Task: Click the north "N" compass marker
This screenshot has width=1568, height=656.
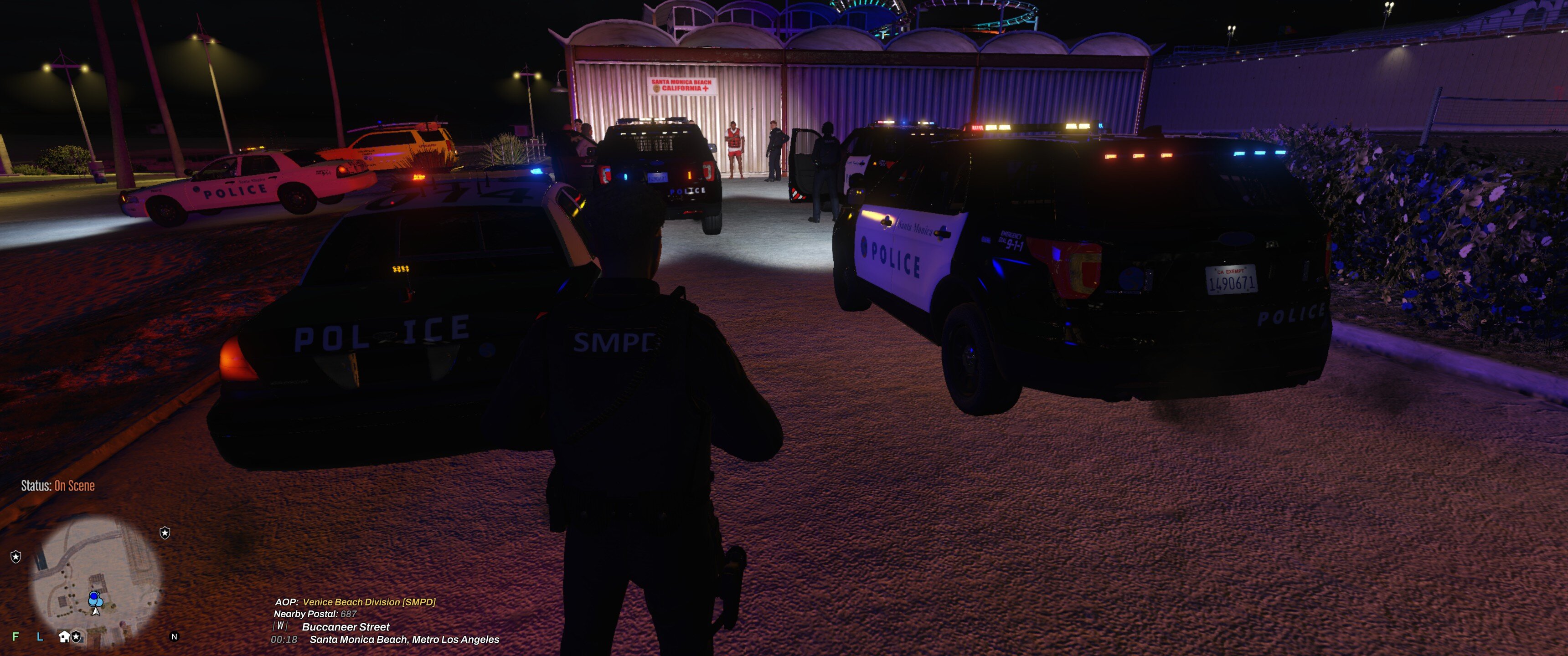Action: tap(174, 636)
